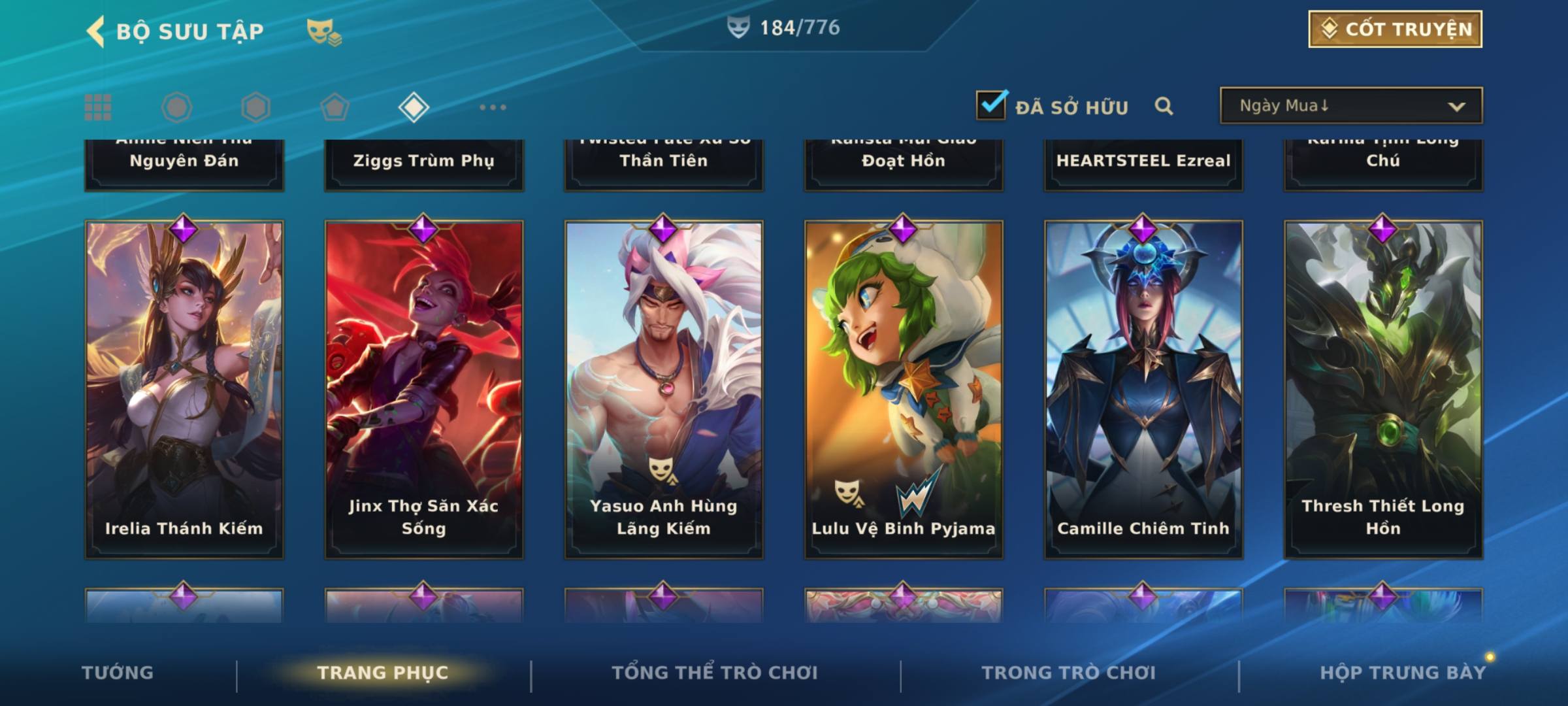Select Thresh Thiết Long Hồn skin

click(x=1383, y=390)
